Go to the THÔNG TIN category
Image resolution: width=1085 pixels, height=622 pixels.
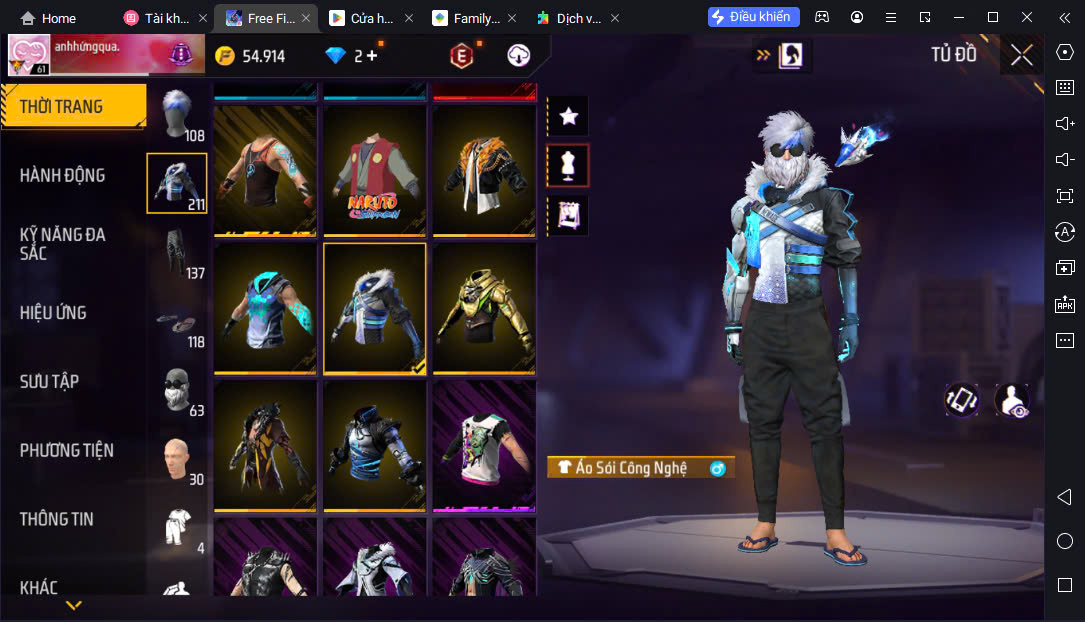click(x=56, y=519)
